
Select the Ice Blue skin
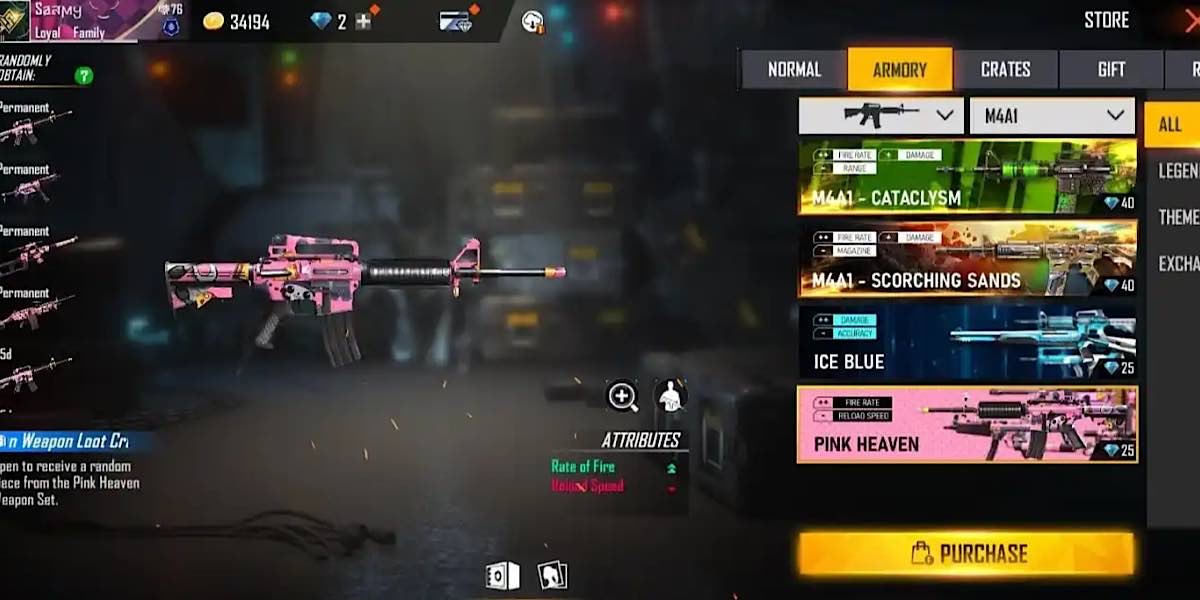pos(967,342)
